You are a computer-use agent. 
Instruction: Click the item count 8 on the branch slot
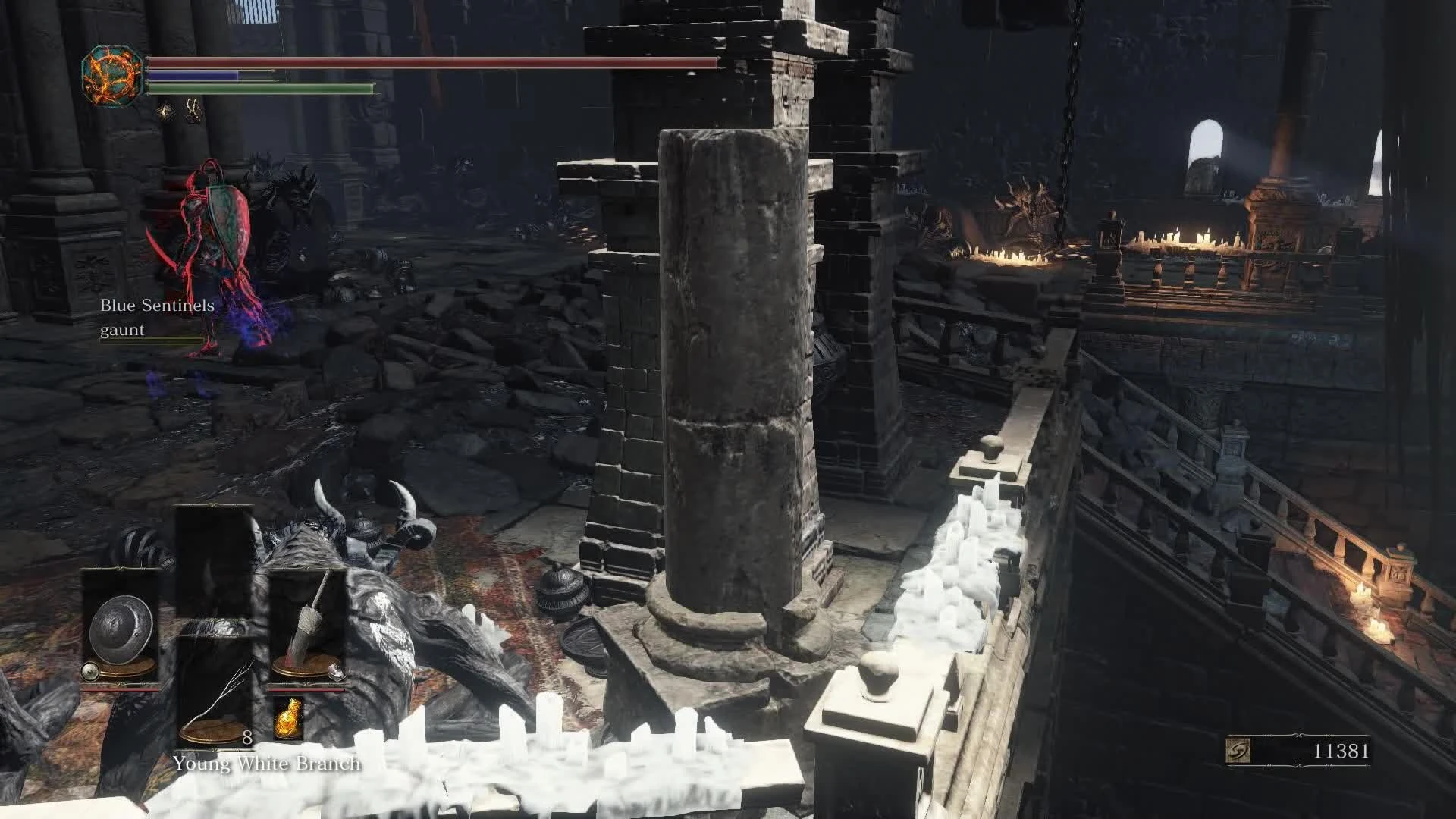point(247,736)
